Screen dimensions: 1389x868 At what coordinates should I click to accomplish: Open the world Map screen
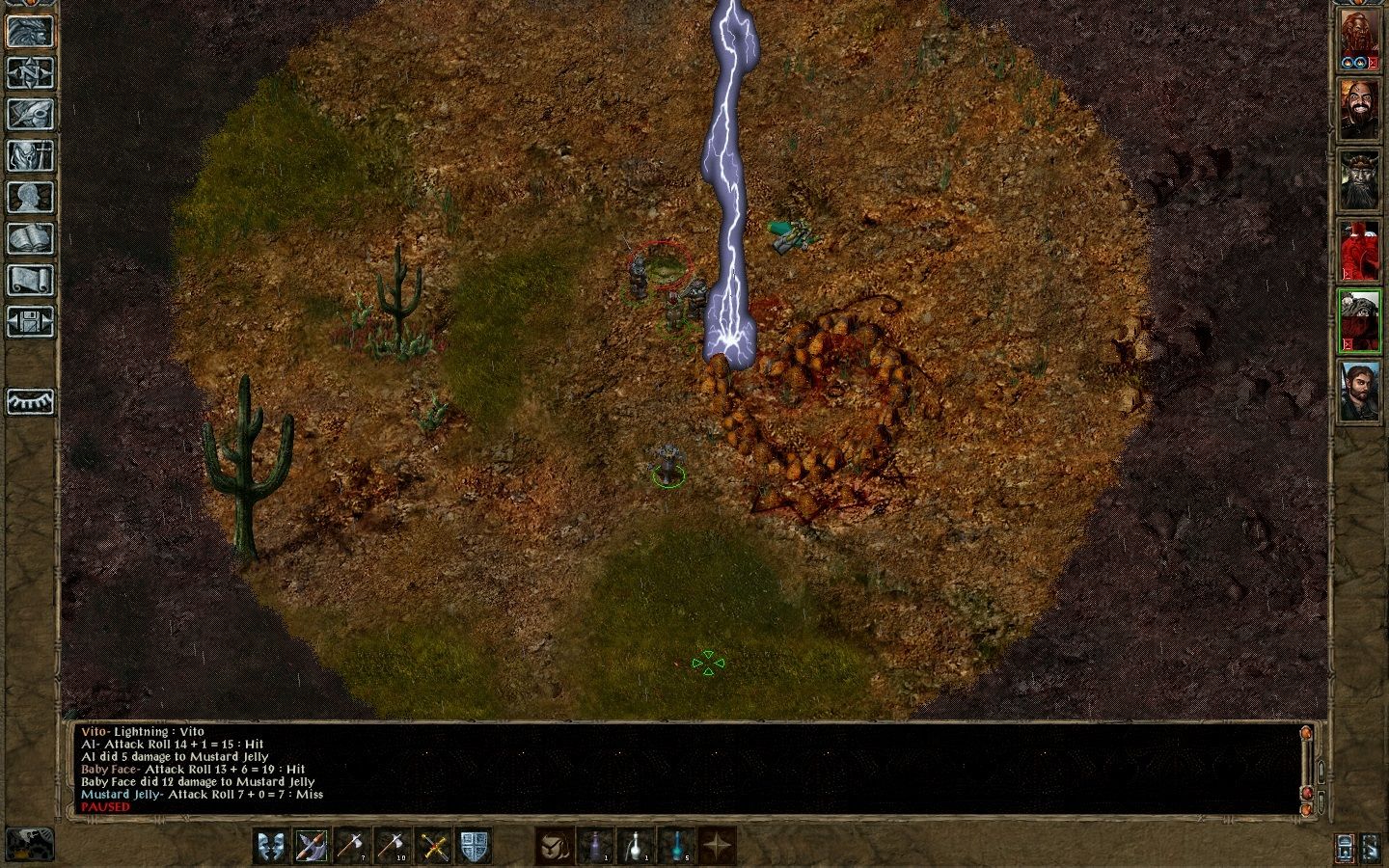point(30,72)
